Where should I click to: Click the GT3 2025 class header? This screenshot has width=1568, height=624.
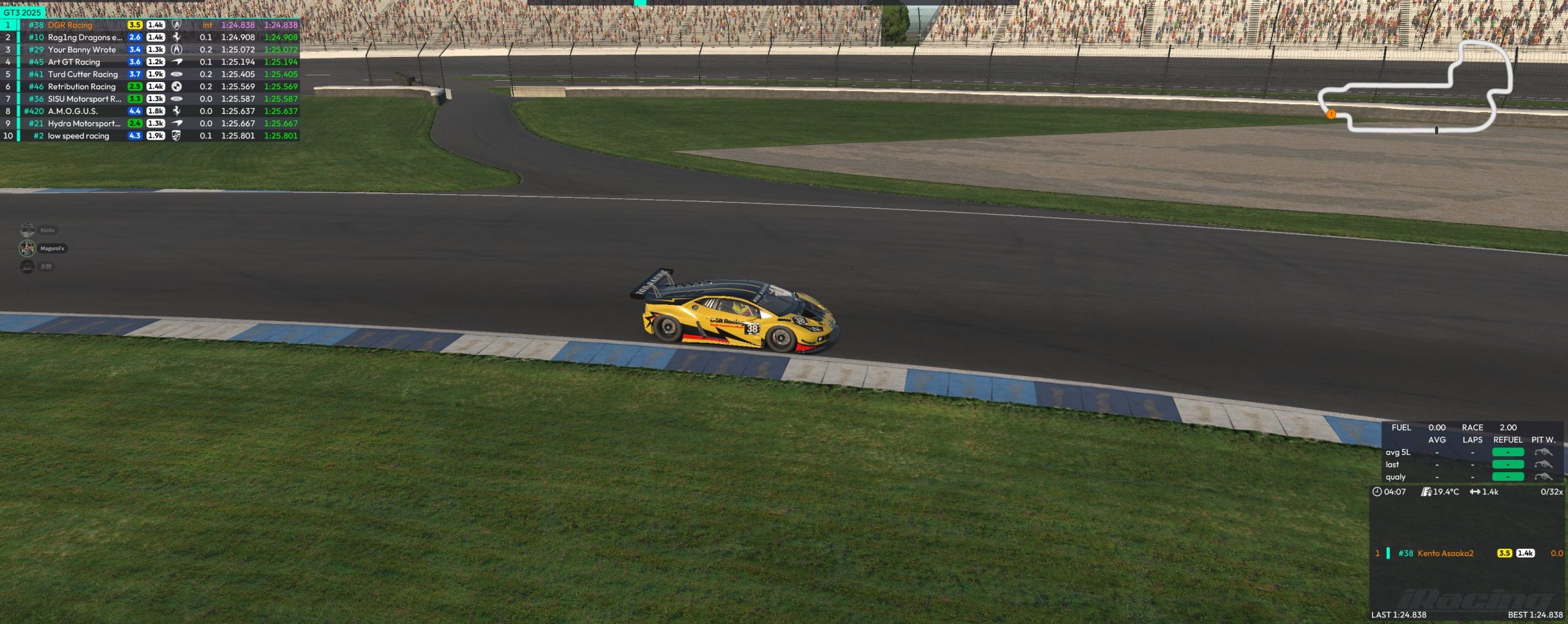23,12
